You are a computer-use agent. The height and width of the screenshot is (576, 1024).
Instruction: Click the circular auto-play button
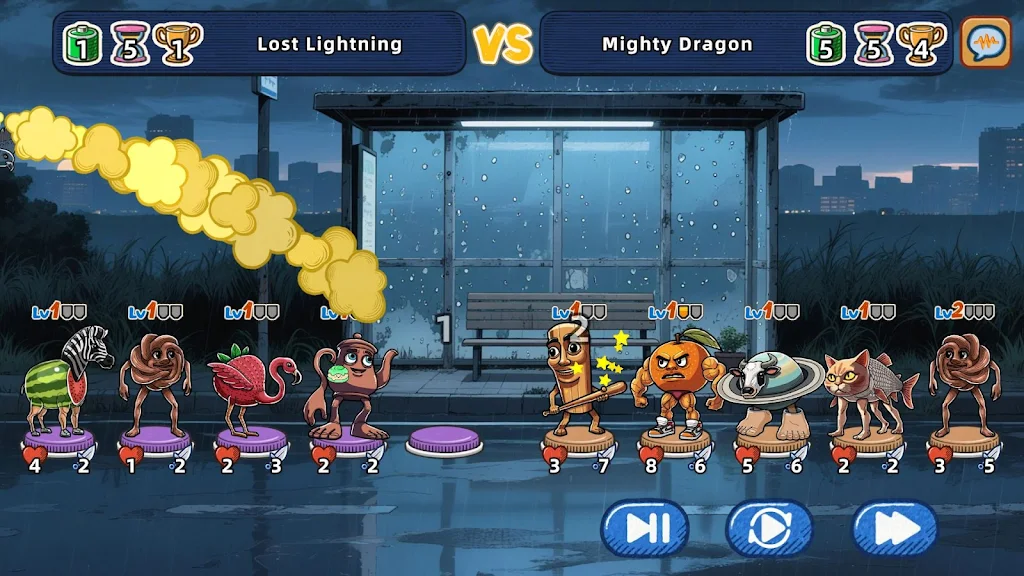[x=769, y=528]
